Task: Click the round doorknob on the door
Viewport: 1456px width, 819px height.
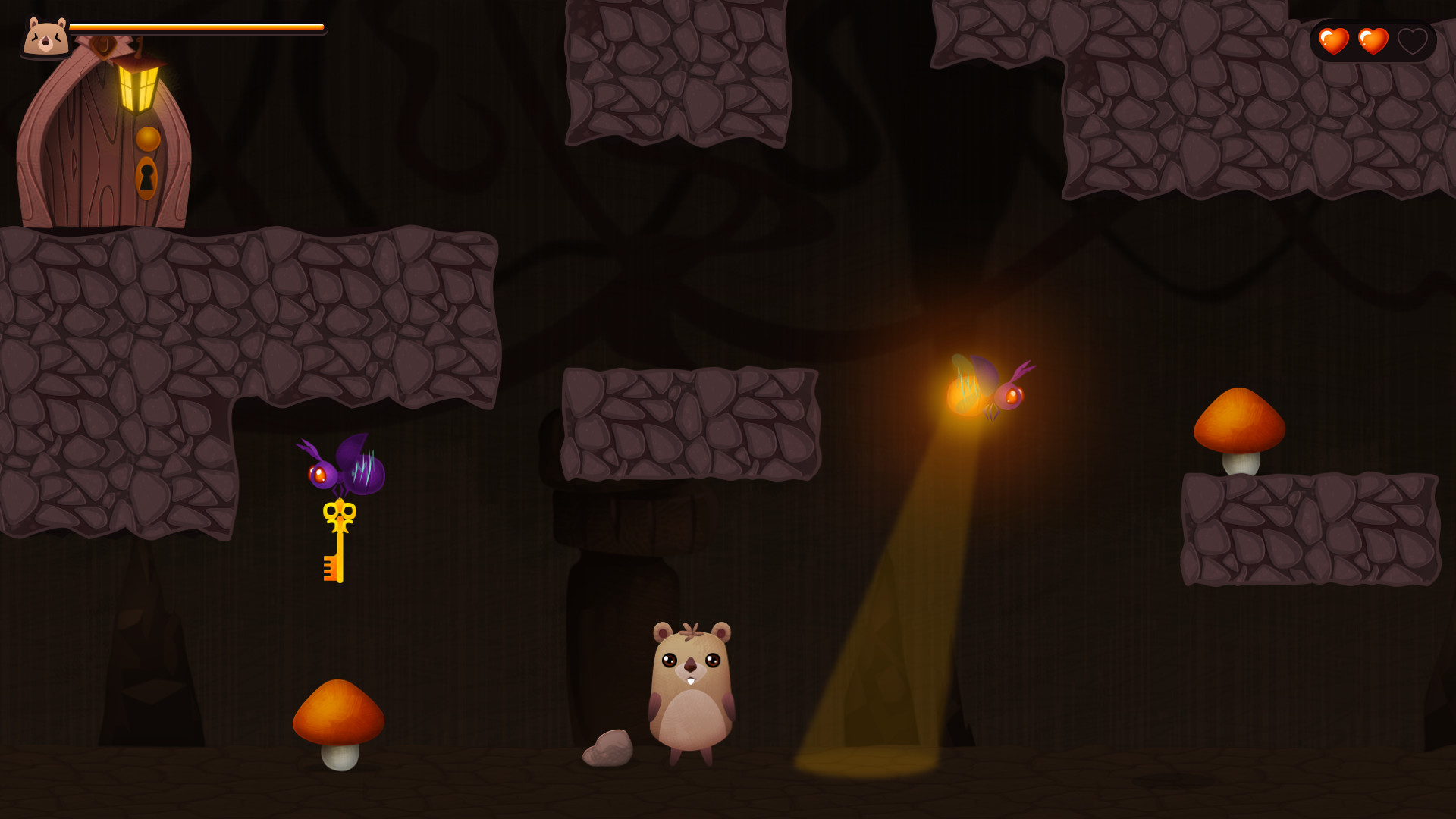Action: (148, 139)
